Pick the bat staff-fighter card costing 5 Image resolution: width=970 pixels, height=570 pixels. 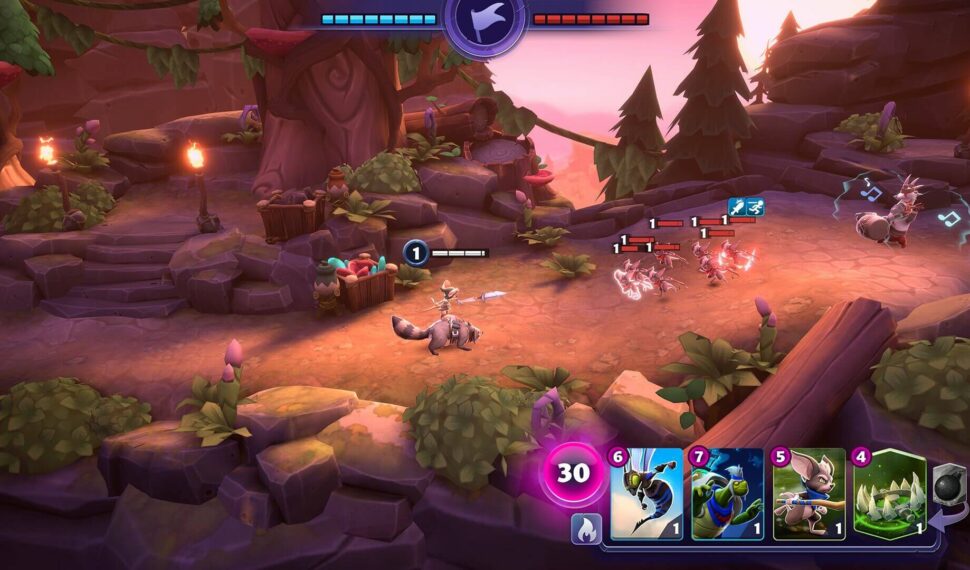click(808, 494)
